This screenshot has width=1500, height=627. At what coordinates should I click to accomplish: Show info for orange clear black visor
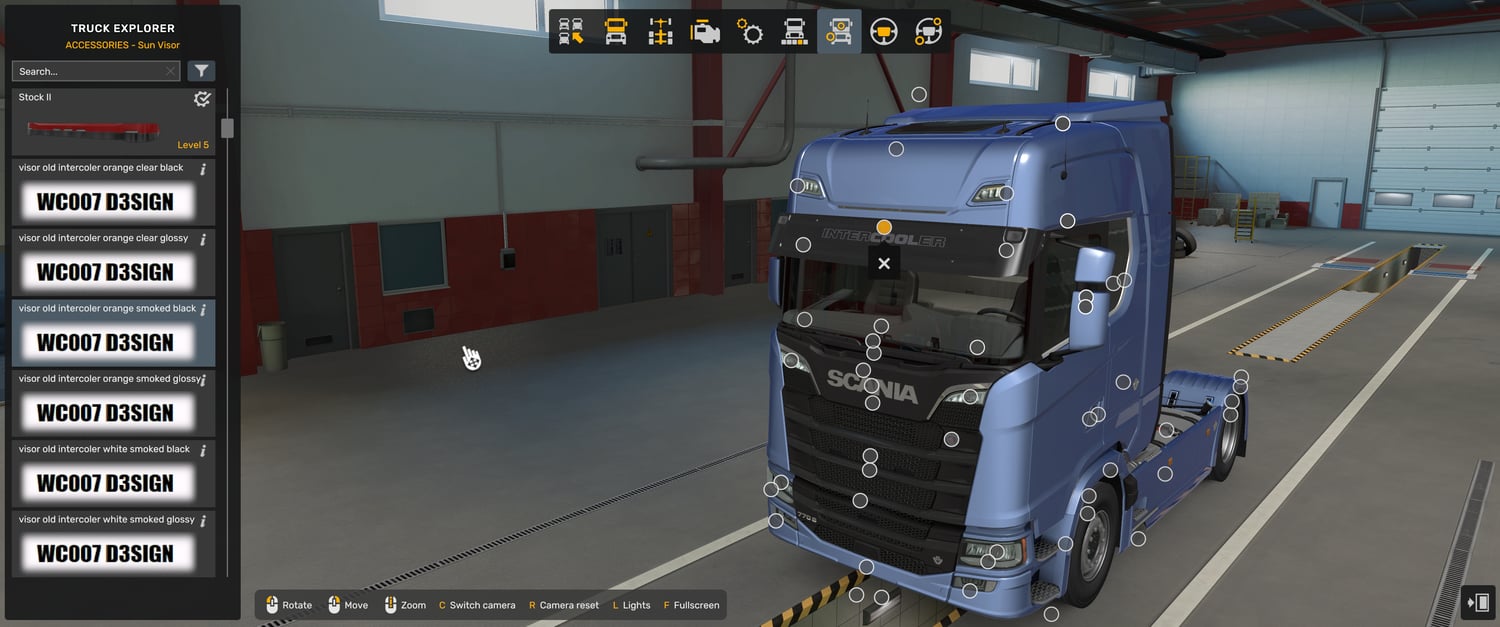(x=203, y=169)
